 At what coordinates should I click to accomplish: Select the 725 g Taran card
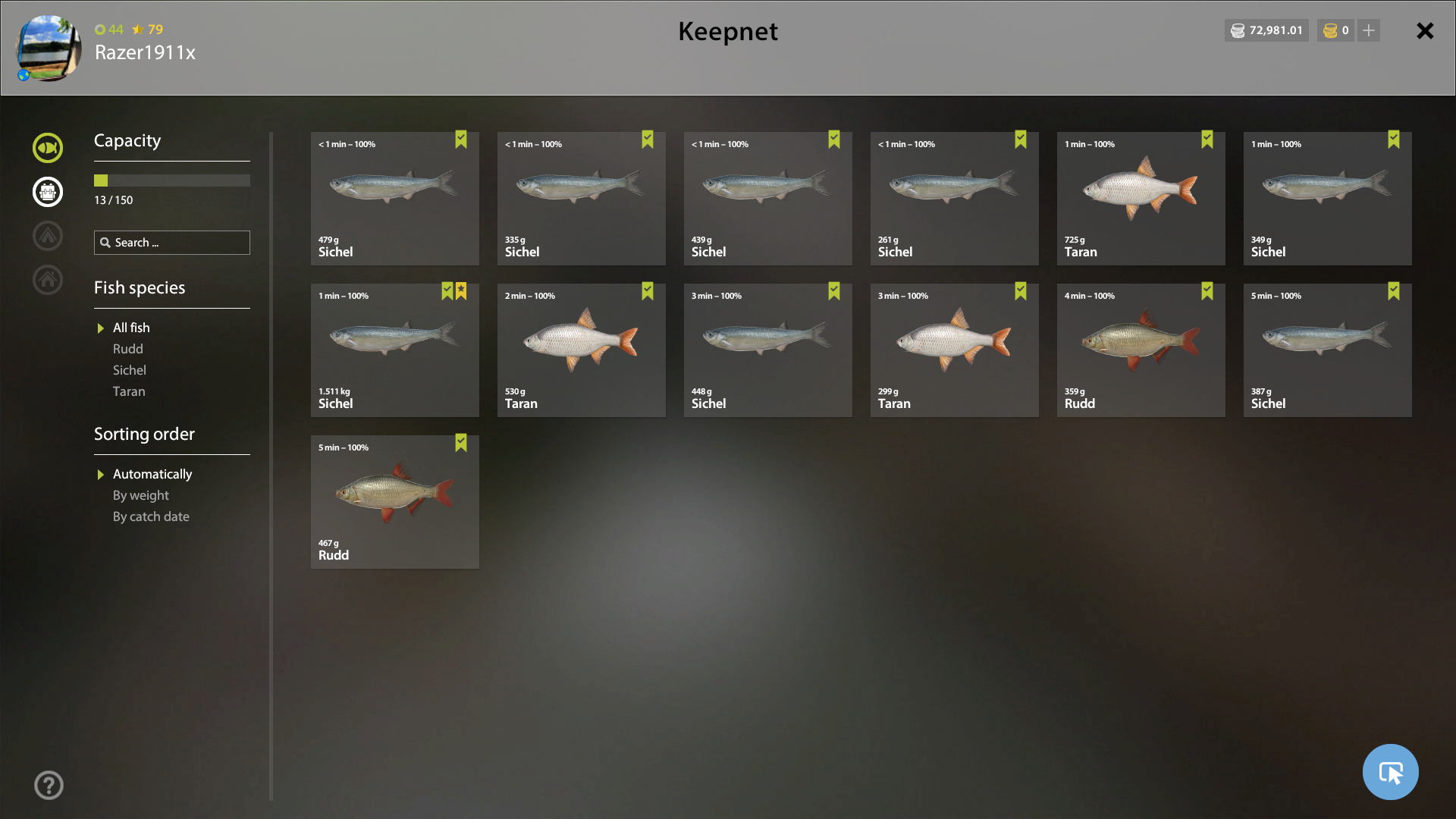pos(1141,198)
